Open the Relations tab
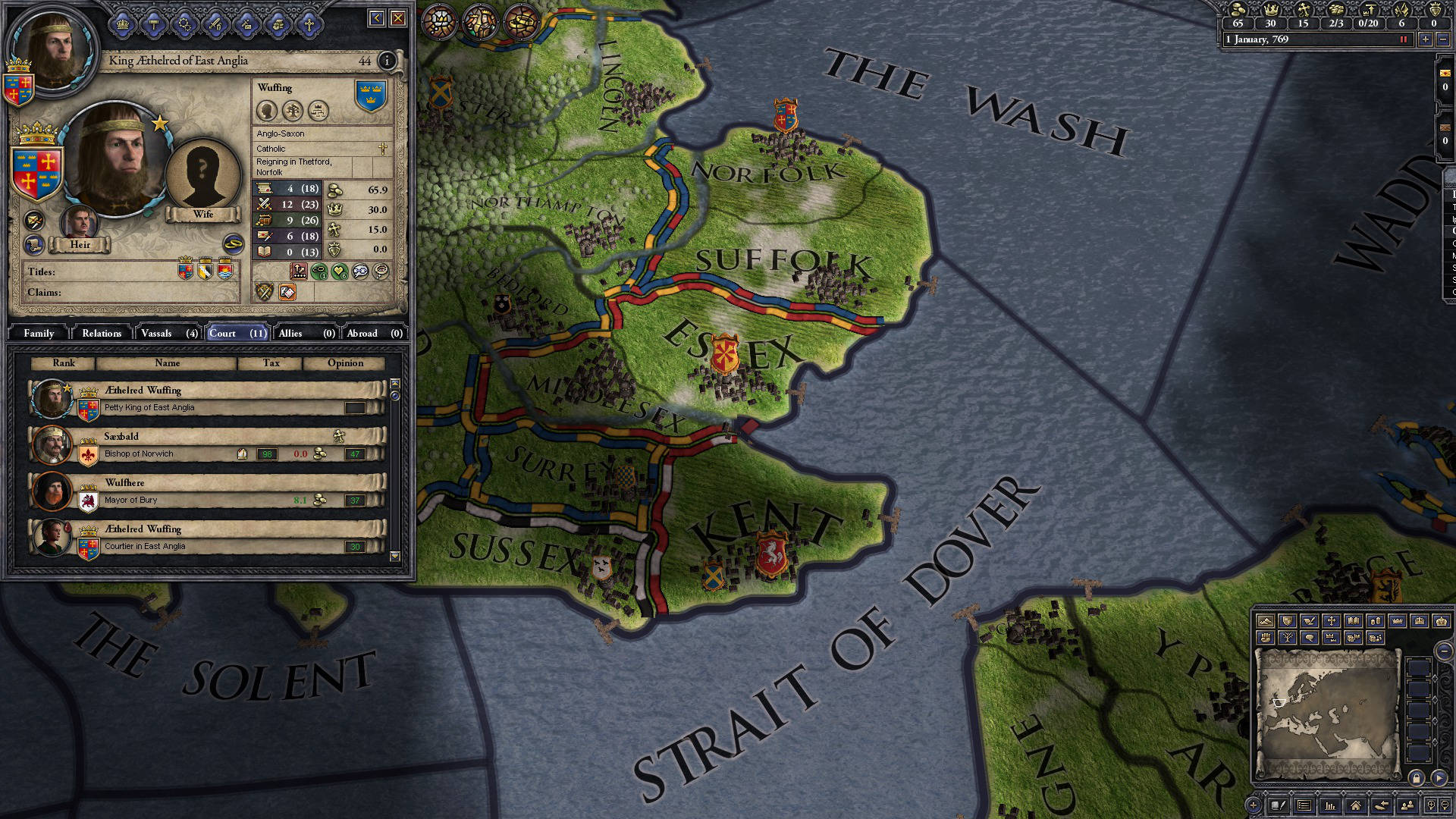The image size is (1456, 819). coord(102,333)
